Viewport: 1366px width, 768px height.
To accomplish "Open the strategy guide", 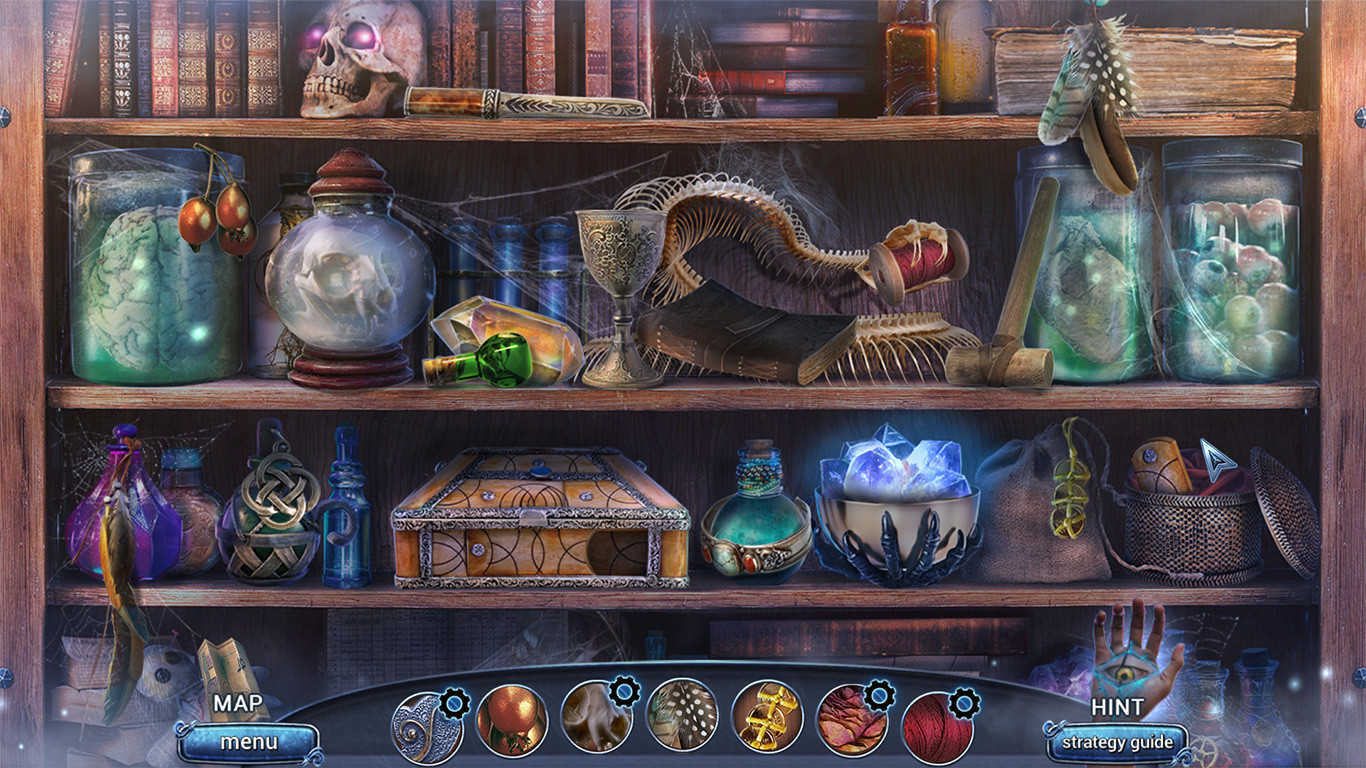I will click(1119, 744).
